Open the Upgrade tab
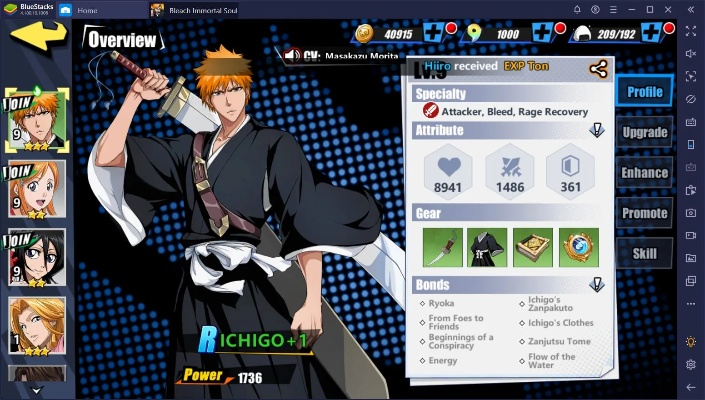 pos(644,132)
